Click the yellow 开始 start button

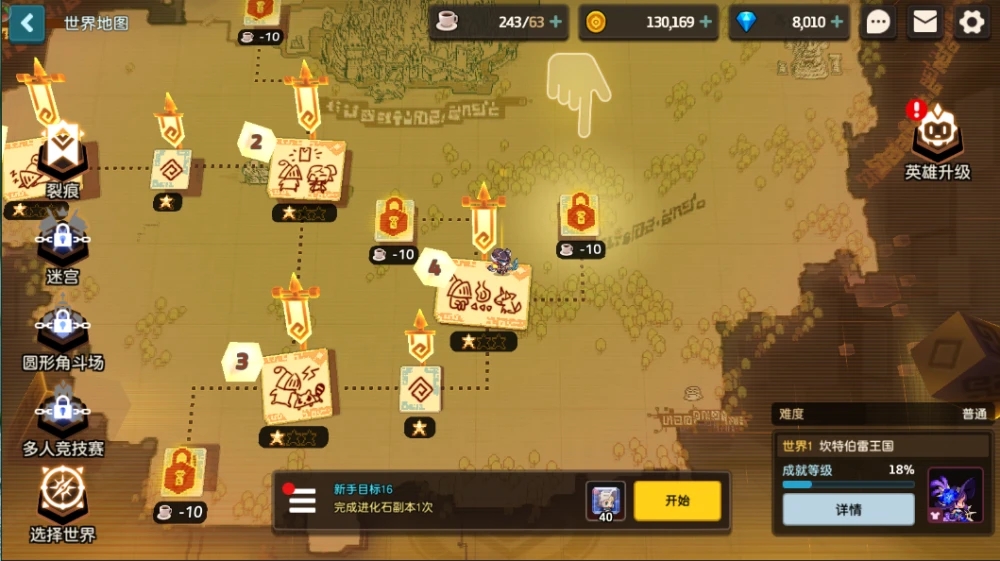[x=677, y=501]
